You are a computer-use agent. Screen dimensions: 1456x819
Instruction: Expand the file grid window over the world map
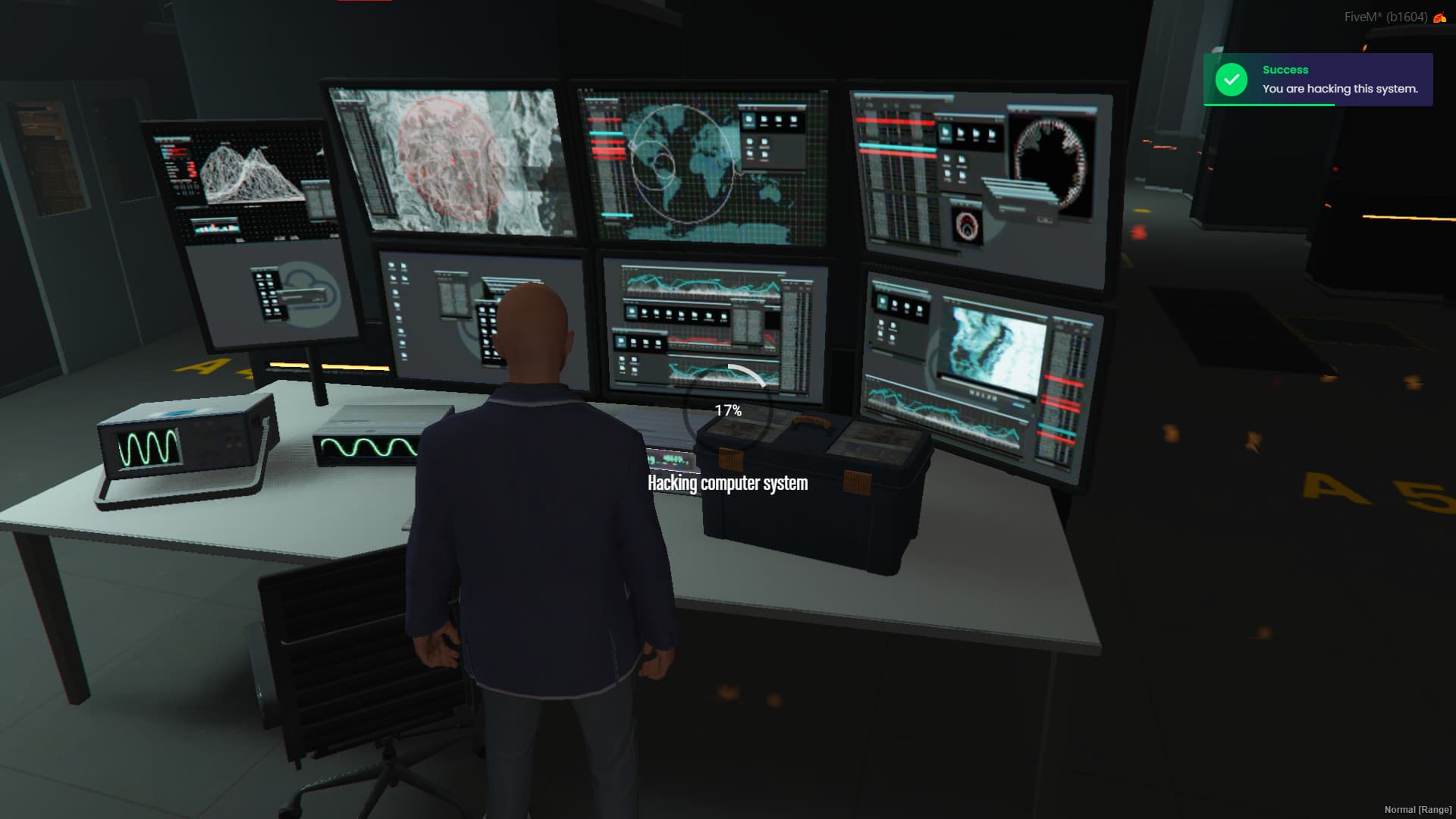(x=773, y=136)
